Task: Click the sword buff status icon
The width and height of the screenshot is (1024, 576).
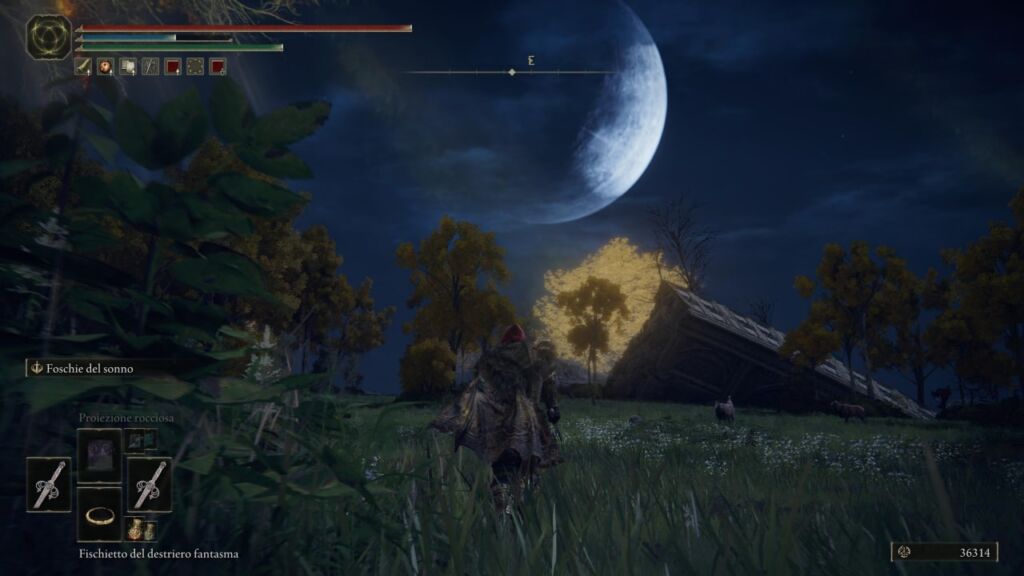Action: [x=83, y=67]
